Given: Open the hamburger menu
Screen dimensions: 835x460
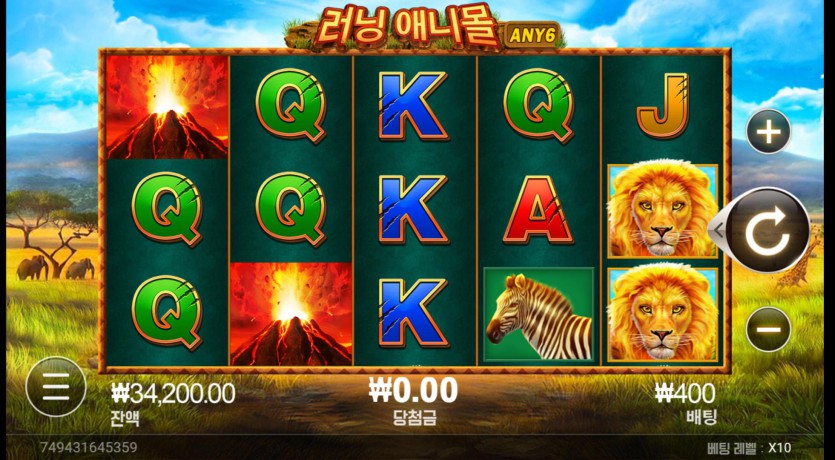Looking at the screenshot, I should [x=56, y=386].
